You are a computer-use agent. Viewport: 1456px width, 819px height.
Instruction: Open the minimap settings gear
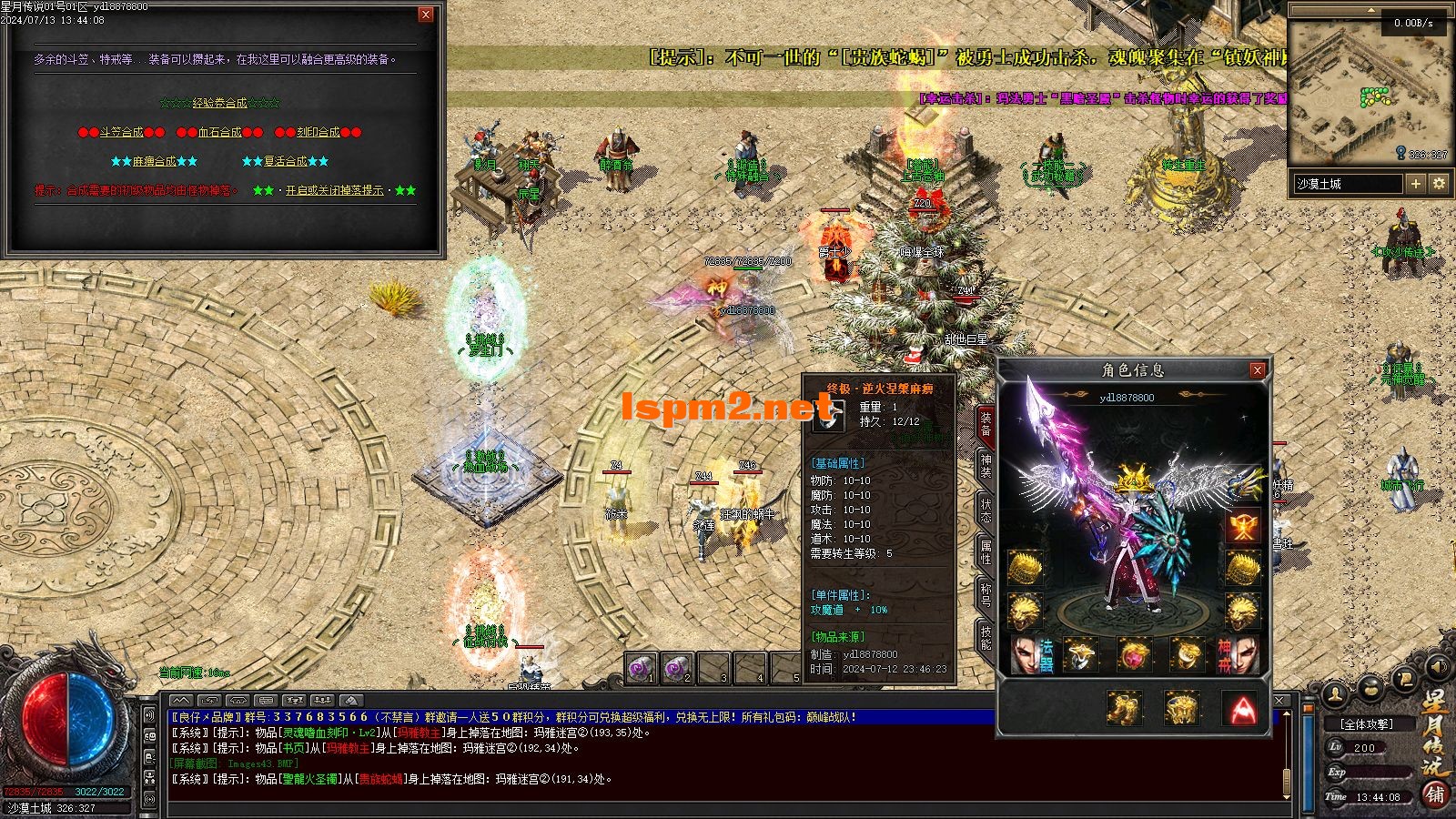[x=1439, y=185]
